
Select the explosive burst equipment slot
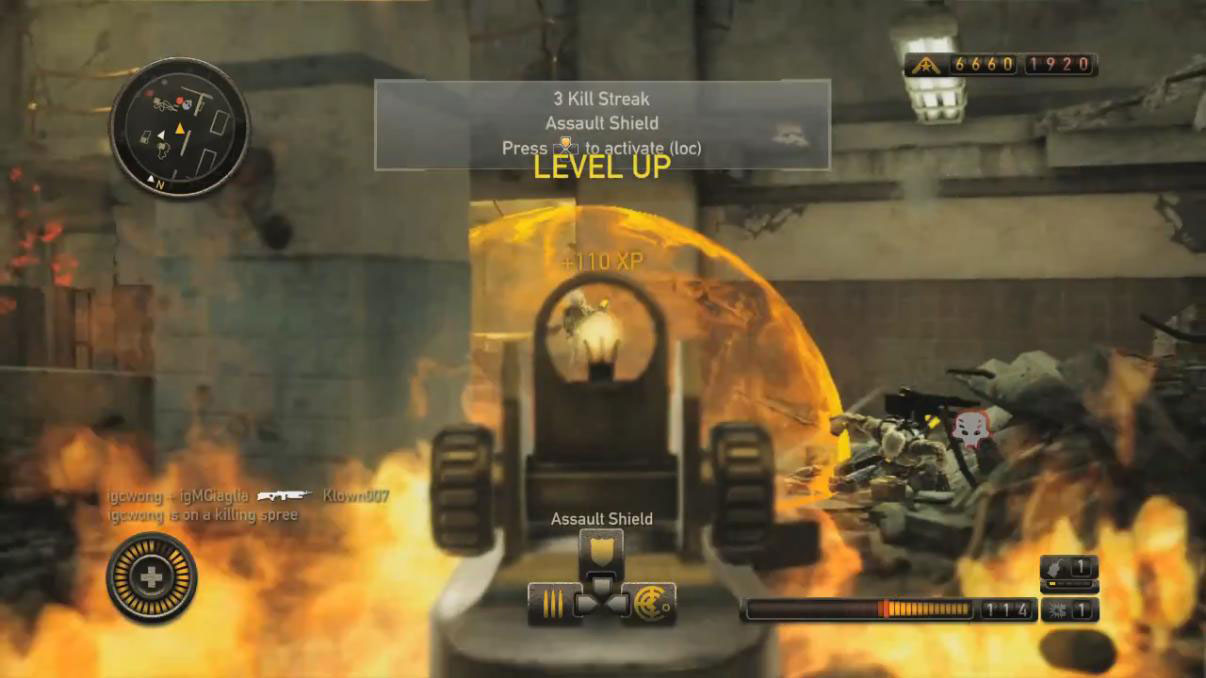[1069, 610]
